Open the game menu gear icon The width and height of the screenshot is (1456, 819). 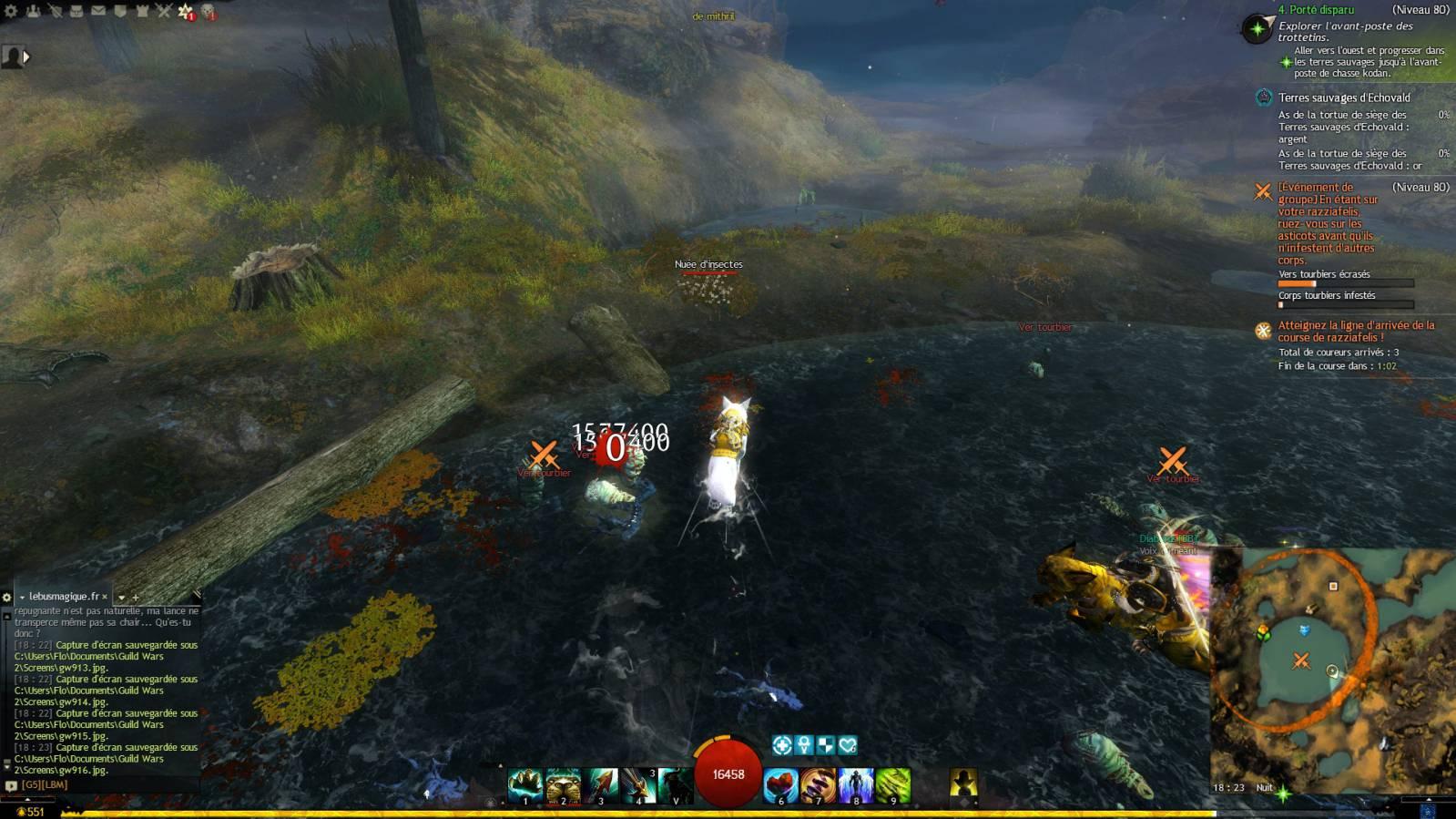[11, 11]
